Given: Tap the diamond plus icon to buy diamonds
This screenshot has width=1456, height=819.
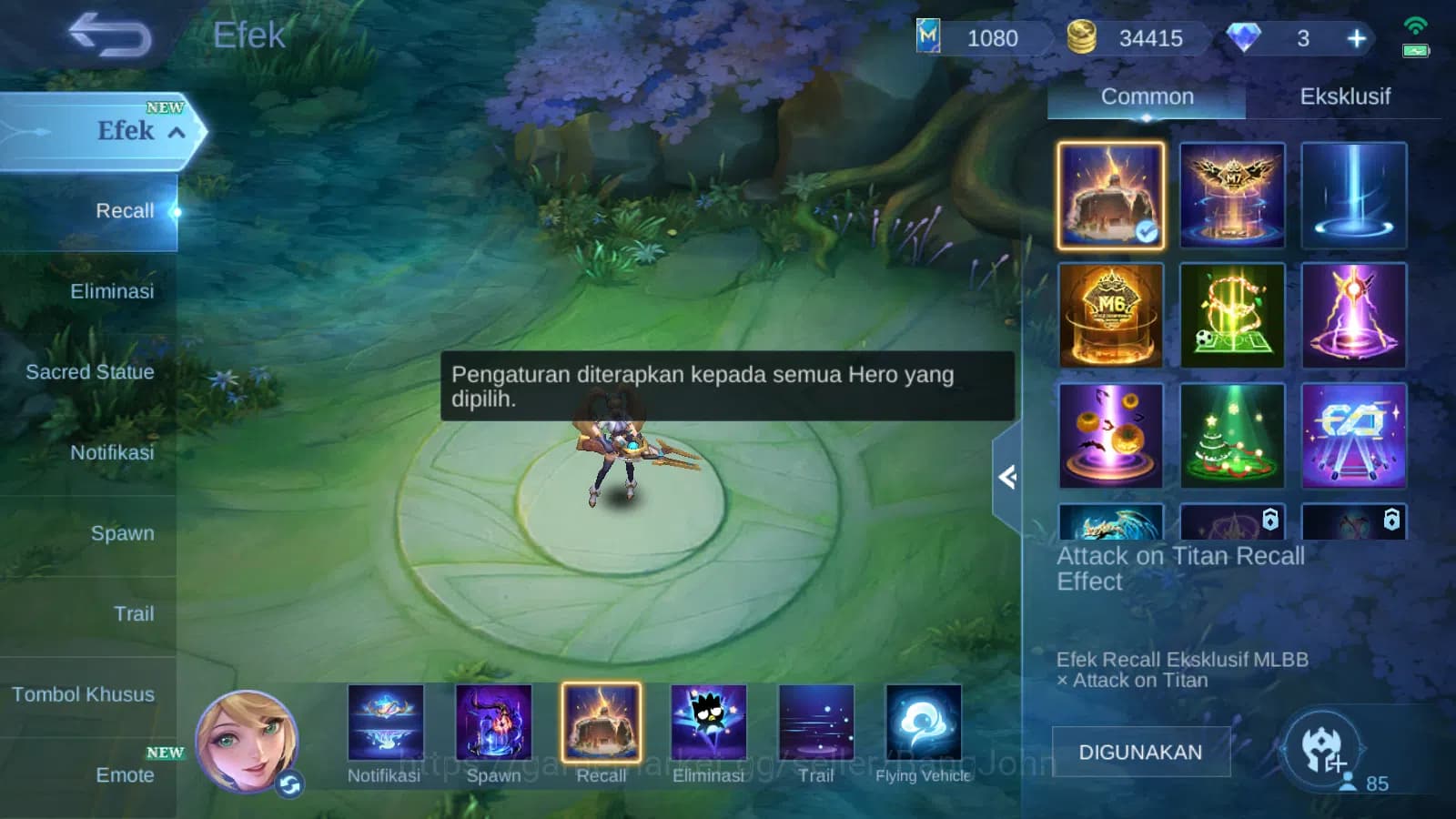Looking at the screenshot, I should click(1356, 38).
